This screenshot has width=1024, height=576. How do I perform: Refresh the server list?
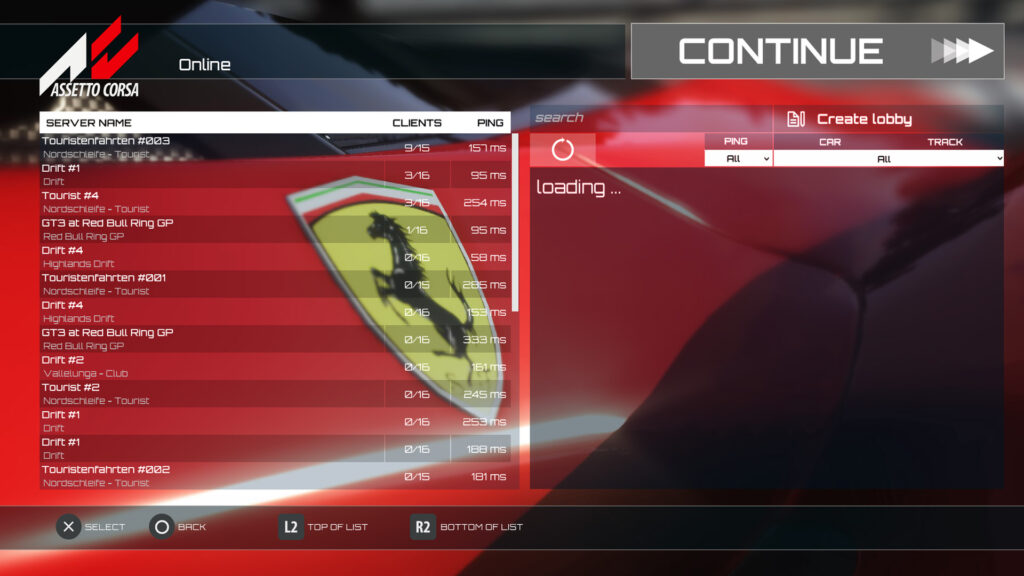(x=563, y=150)
